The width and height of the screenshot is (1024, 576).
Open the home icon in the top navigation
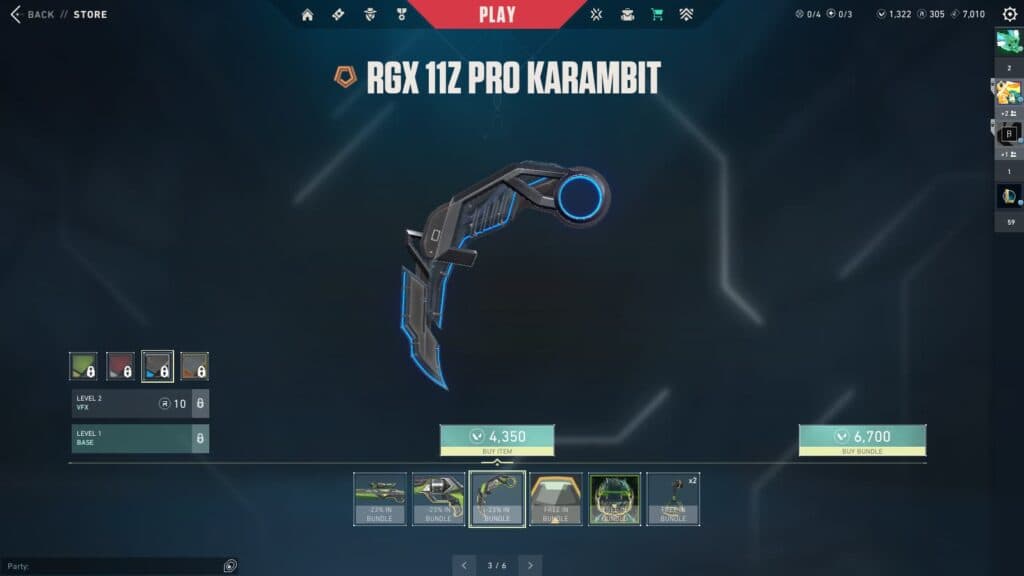coord(307,14)
